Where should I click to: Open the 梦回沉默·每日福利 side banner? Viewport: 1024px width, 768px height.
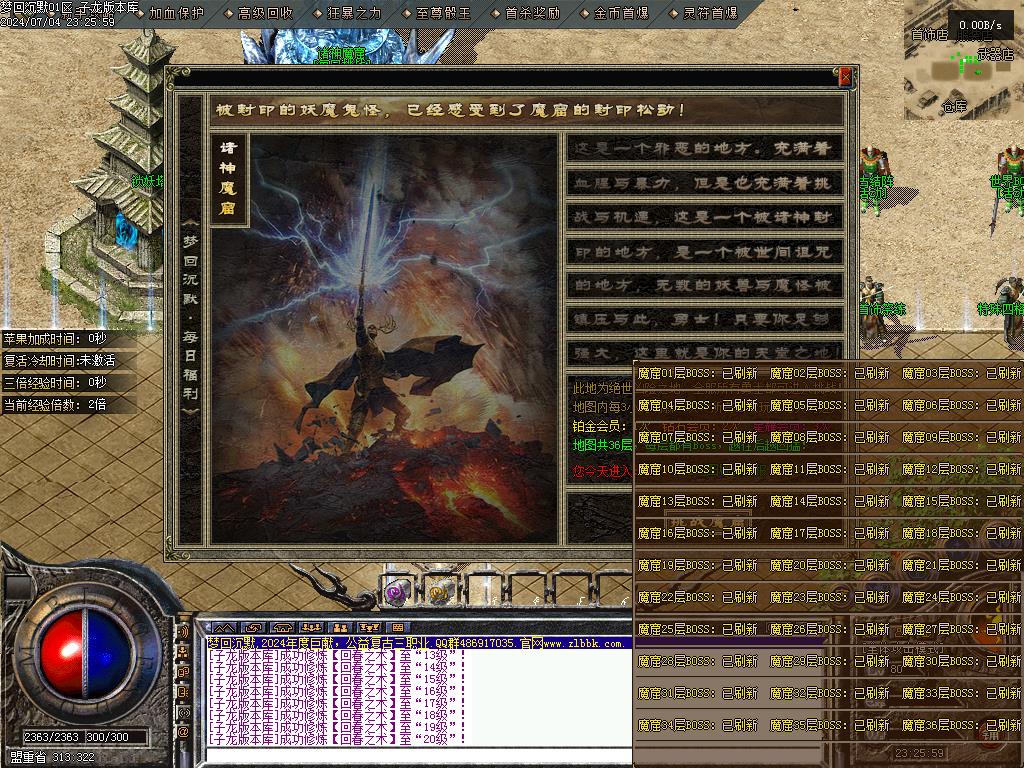pyautogui.click(x=190, y=315)
